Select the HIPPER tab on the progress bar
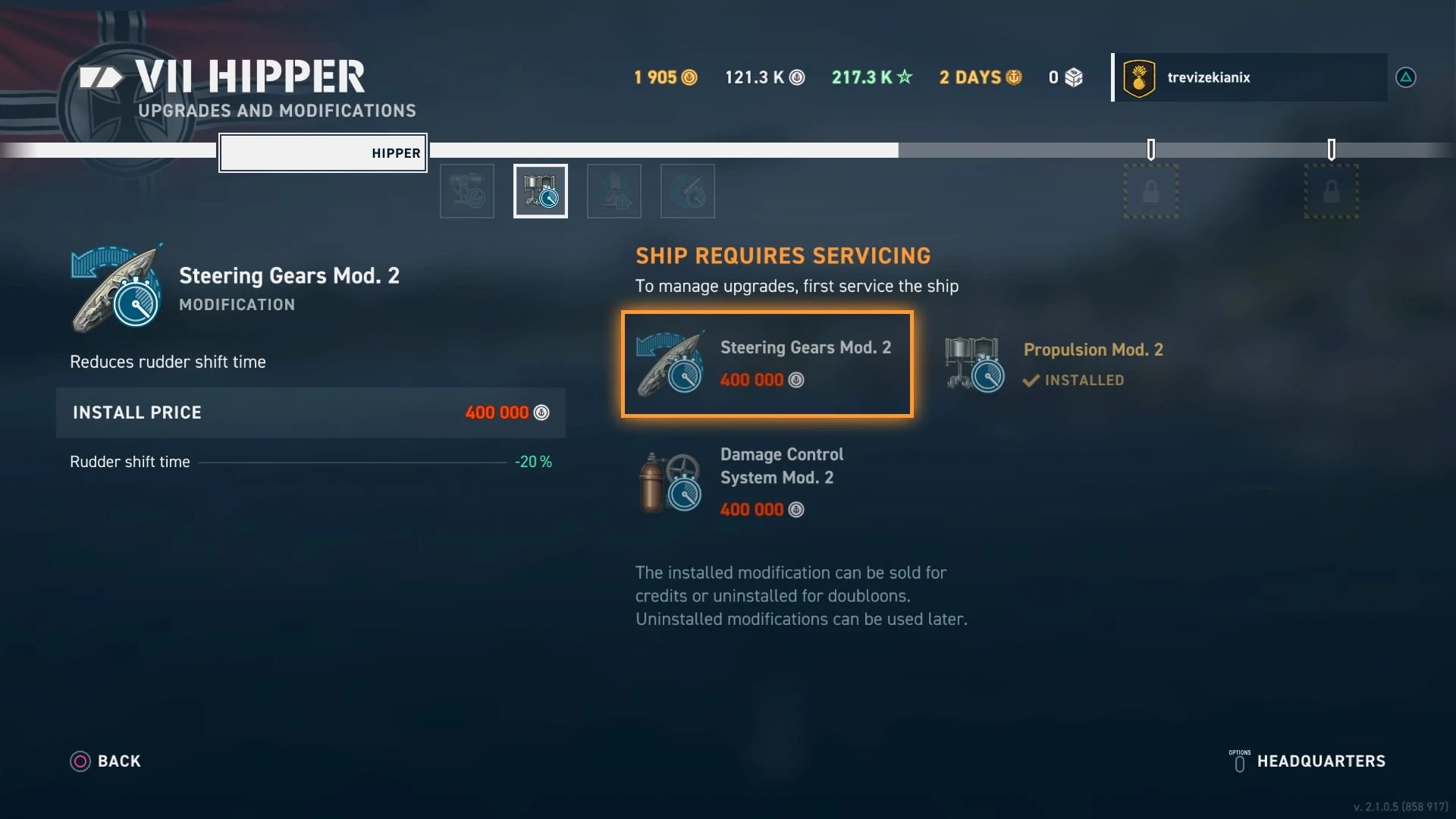The width and height of the screenshot is (1456, 819). pyautogui.click(x=323, y=153)
